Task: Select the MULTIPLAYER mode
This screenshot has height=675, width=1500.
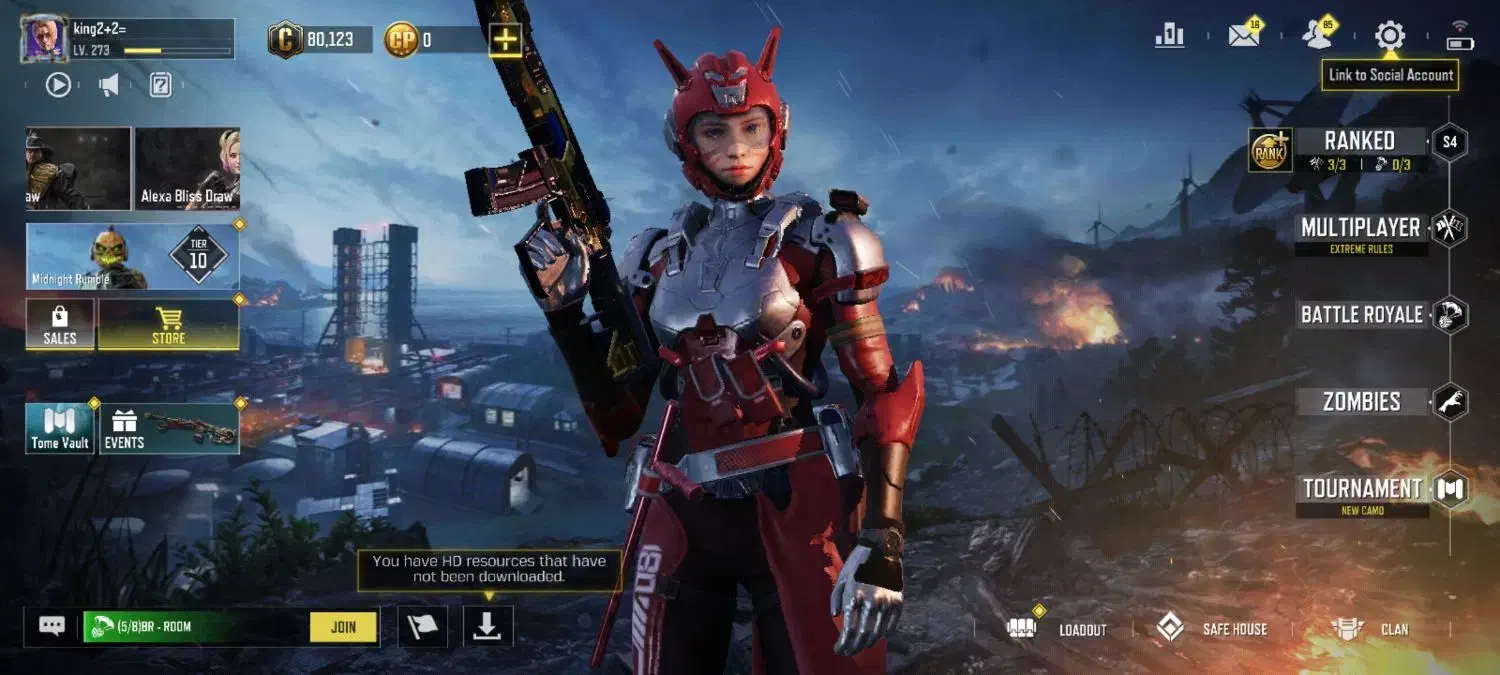Action: click(1360, 228)
